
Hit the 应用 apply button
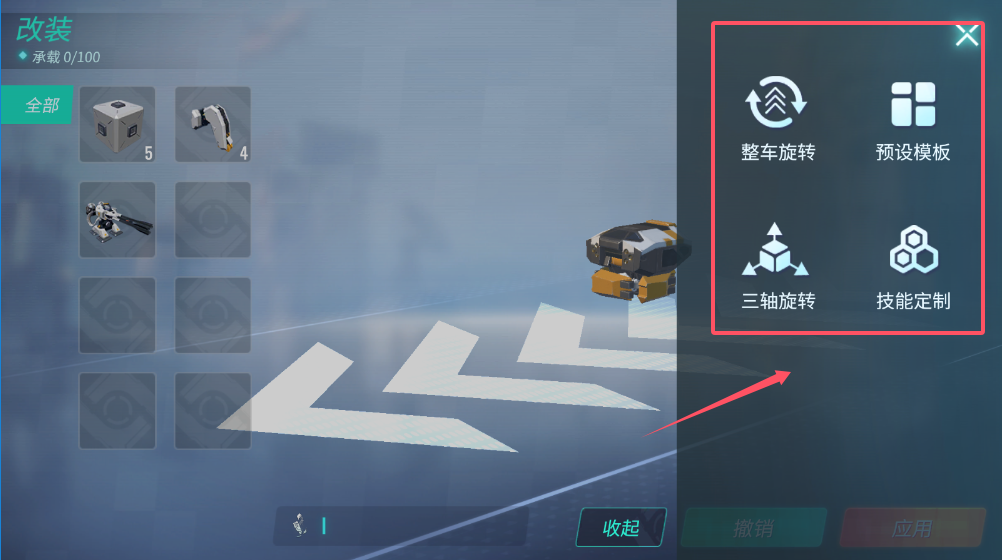pos(911,527)
